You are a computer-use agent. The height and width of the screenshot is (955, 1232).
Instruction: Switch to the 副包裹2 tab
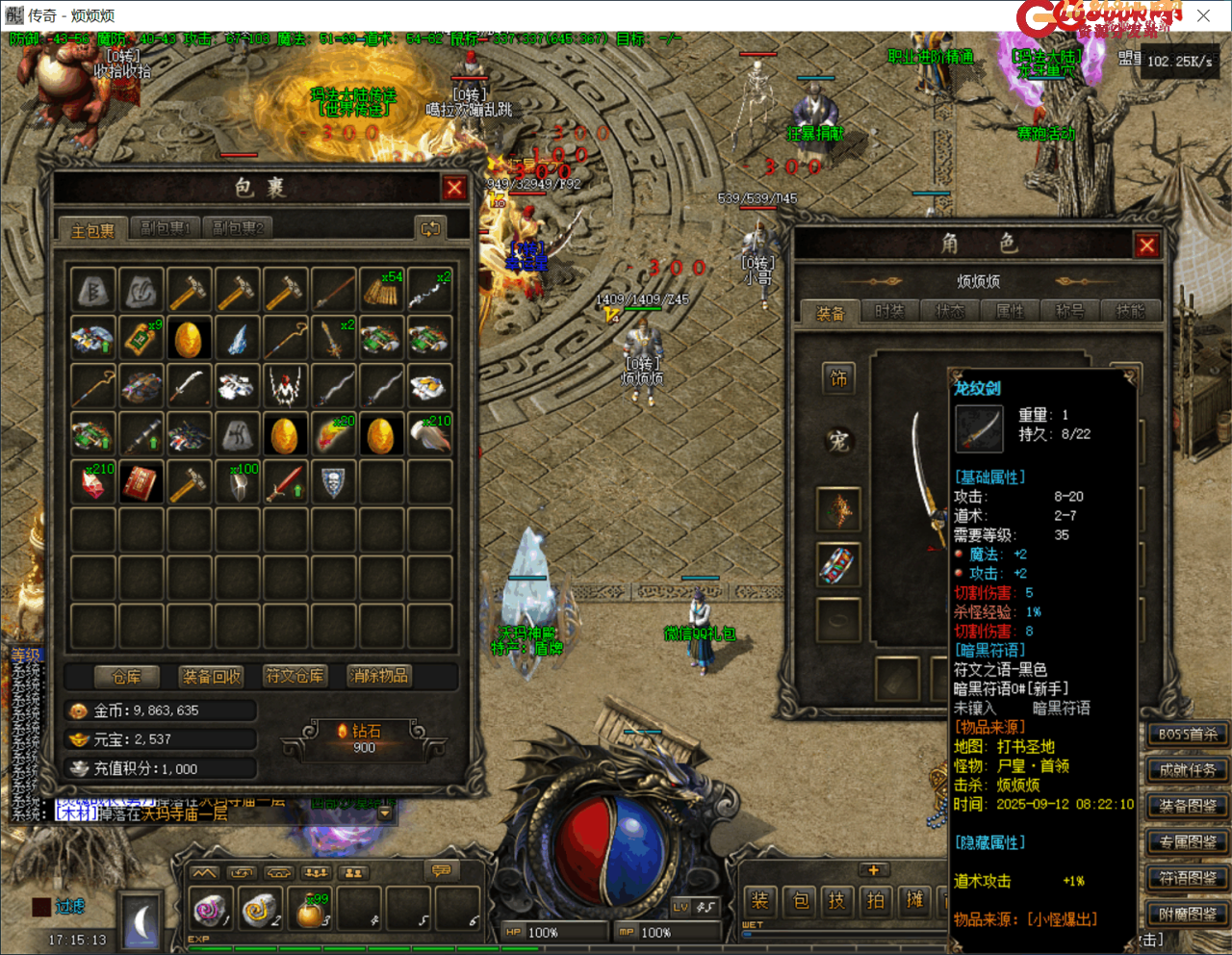237,228
